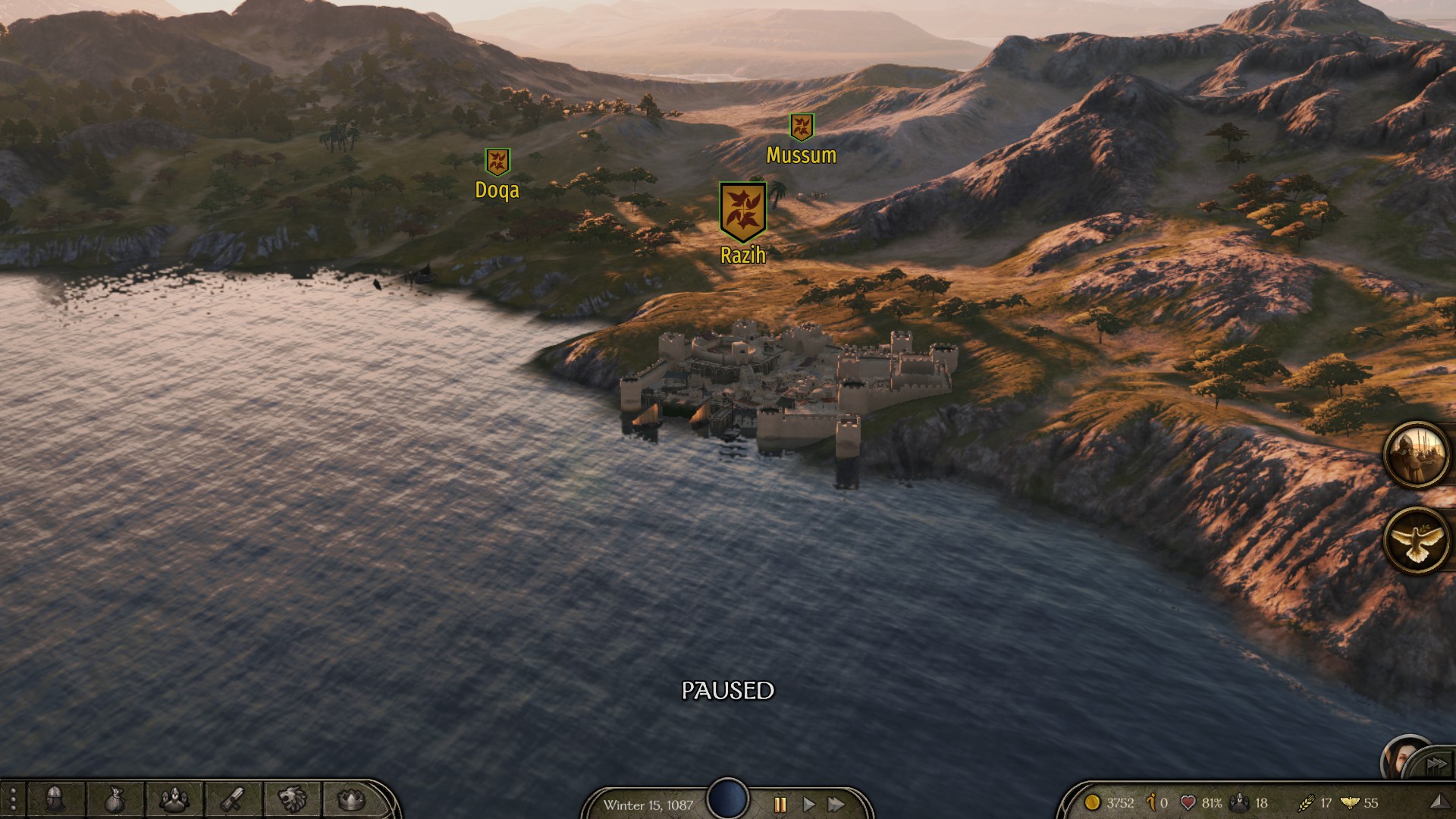
Task: Click the triple-arrow button beside the portrait
Action: click(1436, 765)
